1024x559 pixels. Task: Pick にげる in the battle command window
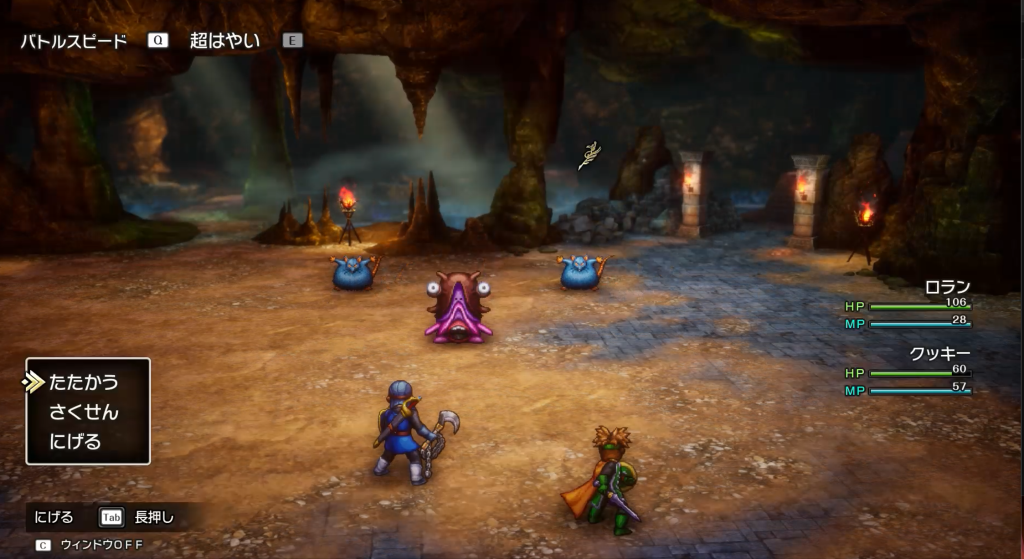75,441
